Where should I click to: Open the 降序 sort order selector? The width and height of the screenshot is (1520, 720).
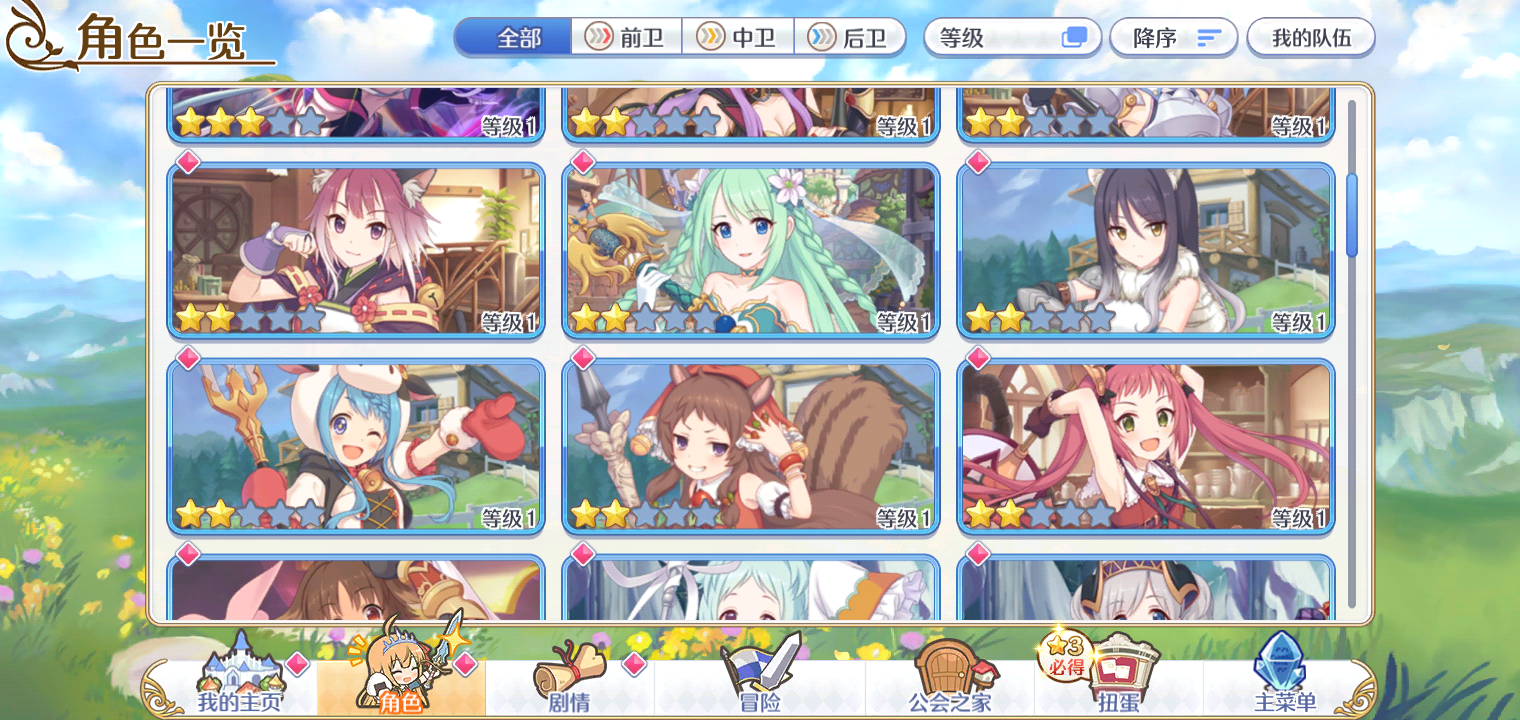(x=1174, y=37)
